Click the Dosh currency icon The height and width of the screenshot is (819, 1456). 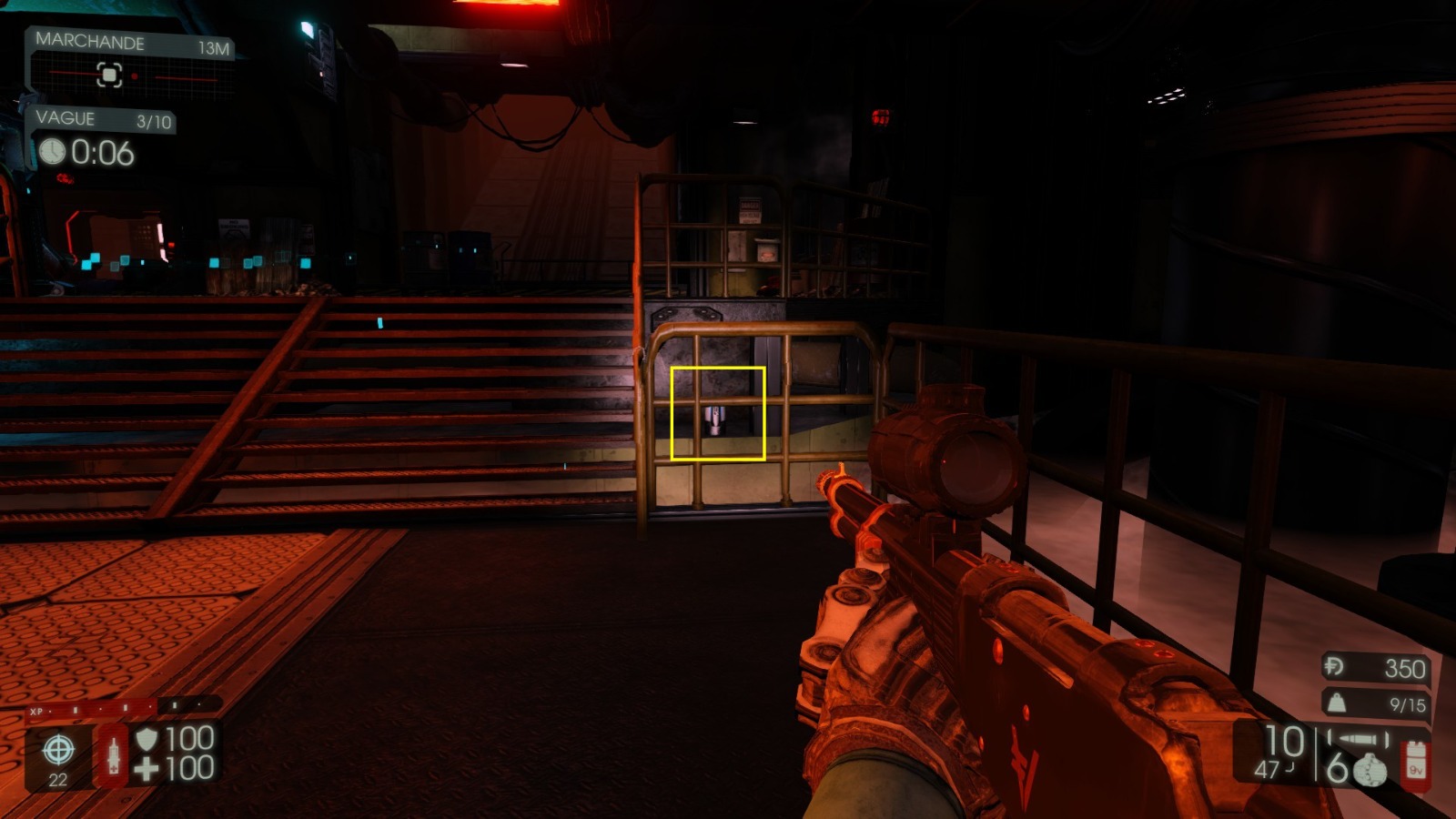(1334, 667)
